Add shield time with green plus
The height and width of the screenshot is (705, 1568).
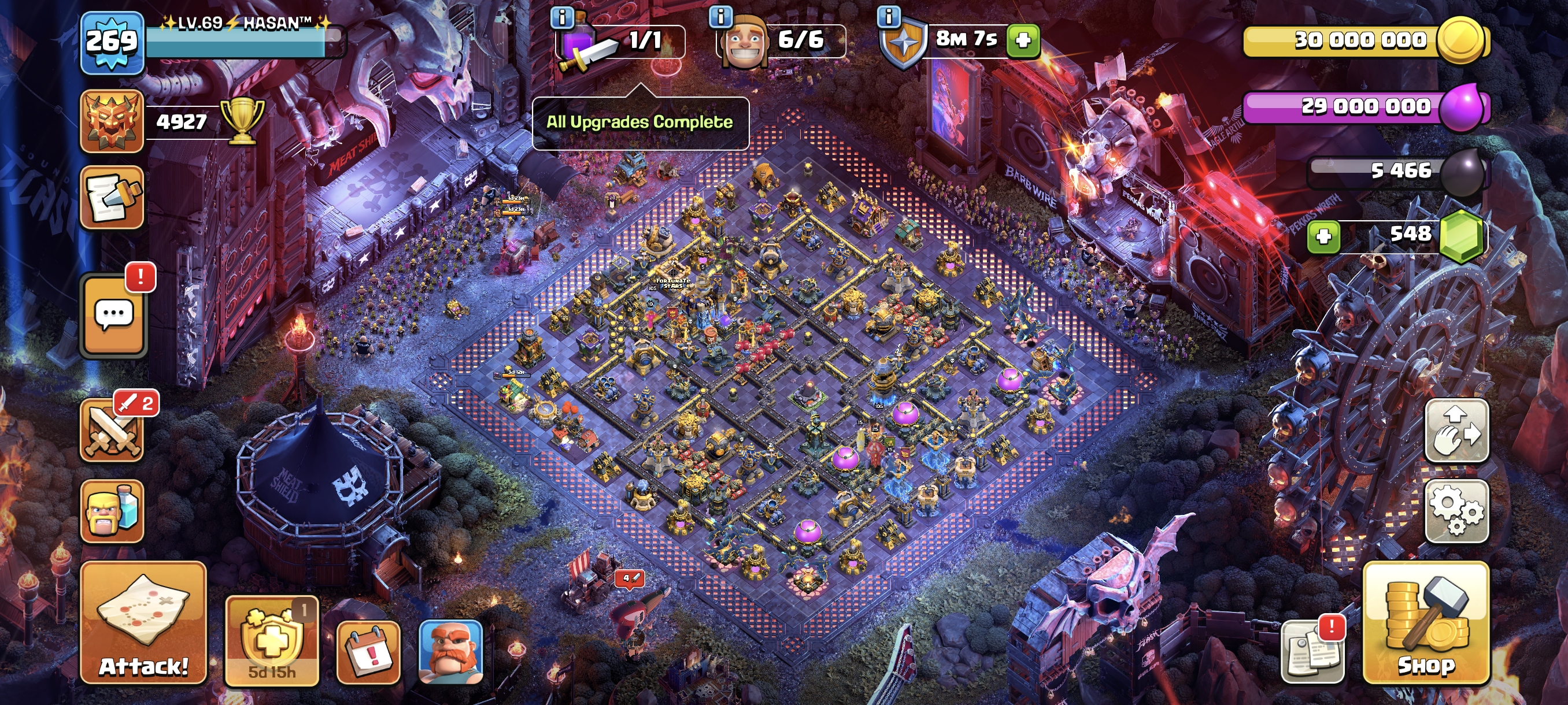point(1023,41)
